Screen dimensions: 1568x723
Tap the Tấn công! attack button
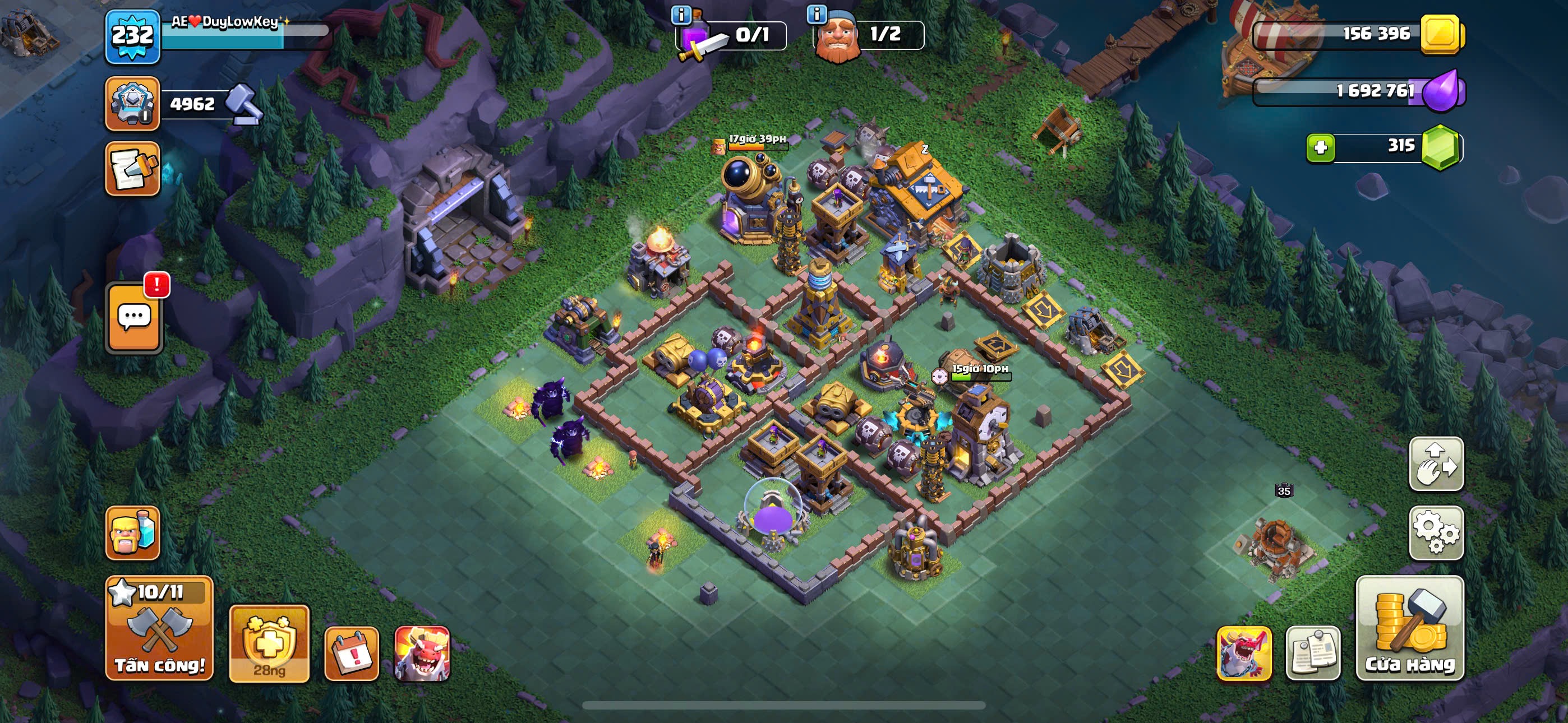pos(159,628)
